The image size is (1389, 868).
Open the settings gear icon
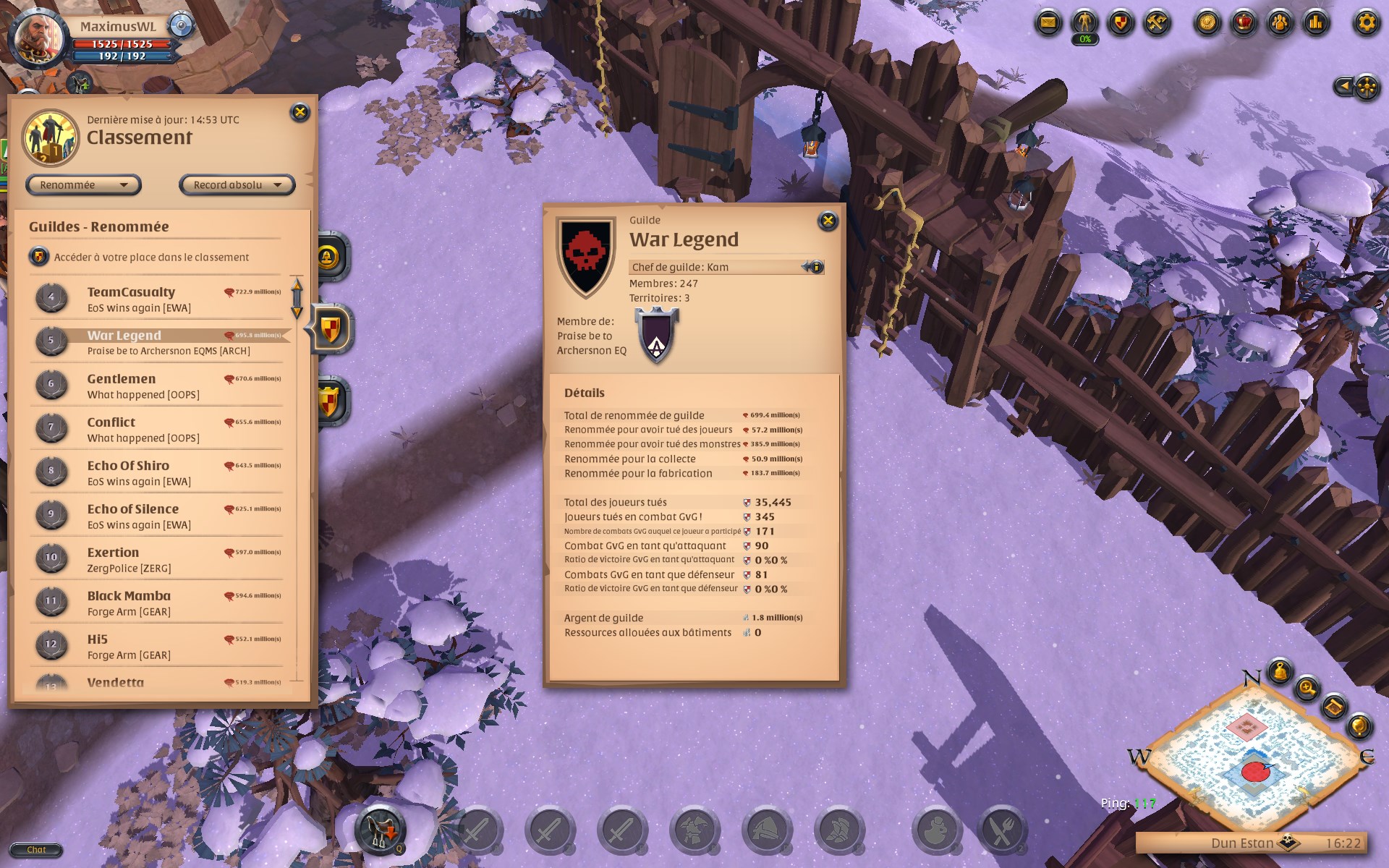pyautogui.click(x=1366, y=23)
